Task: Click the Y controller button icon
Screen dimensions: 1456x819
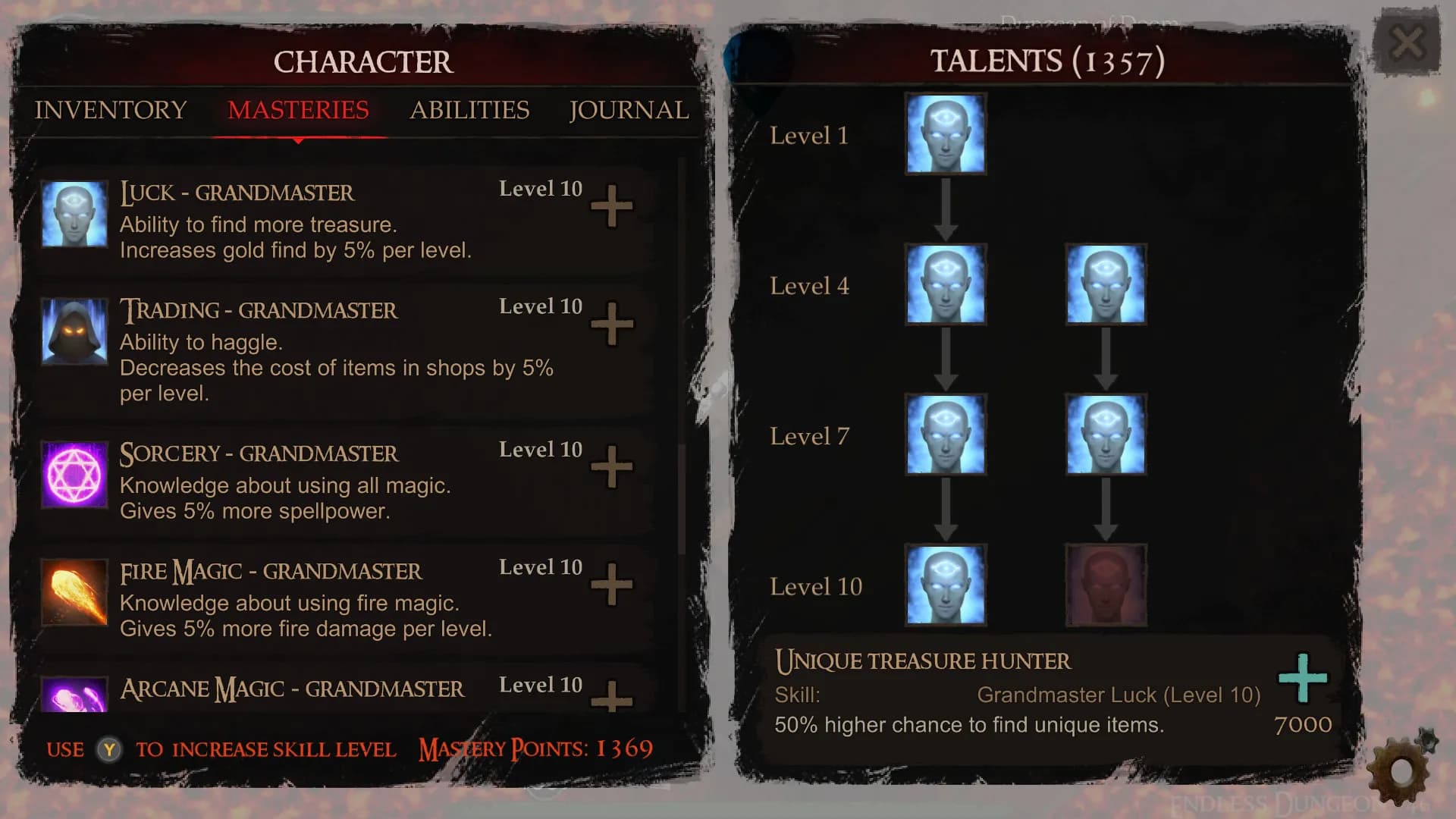Action: pos(108,749)
